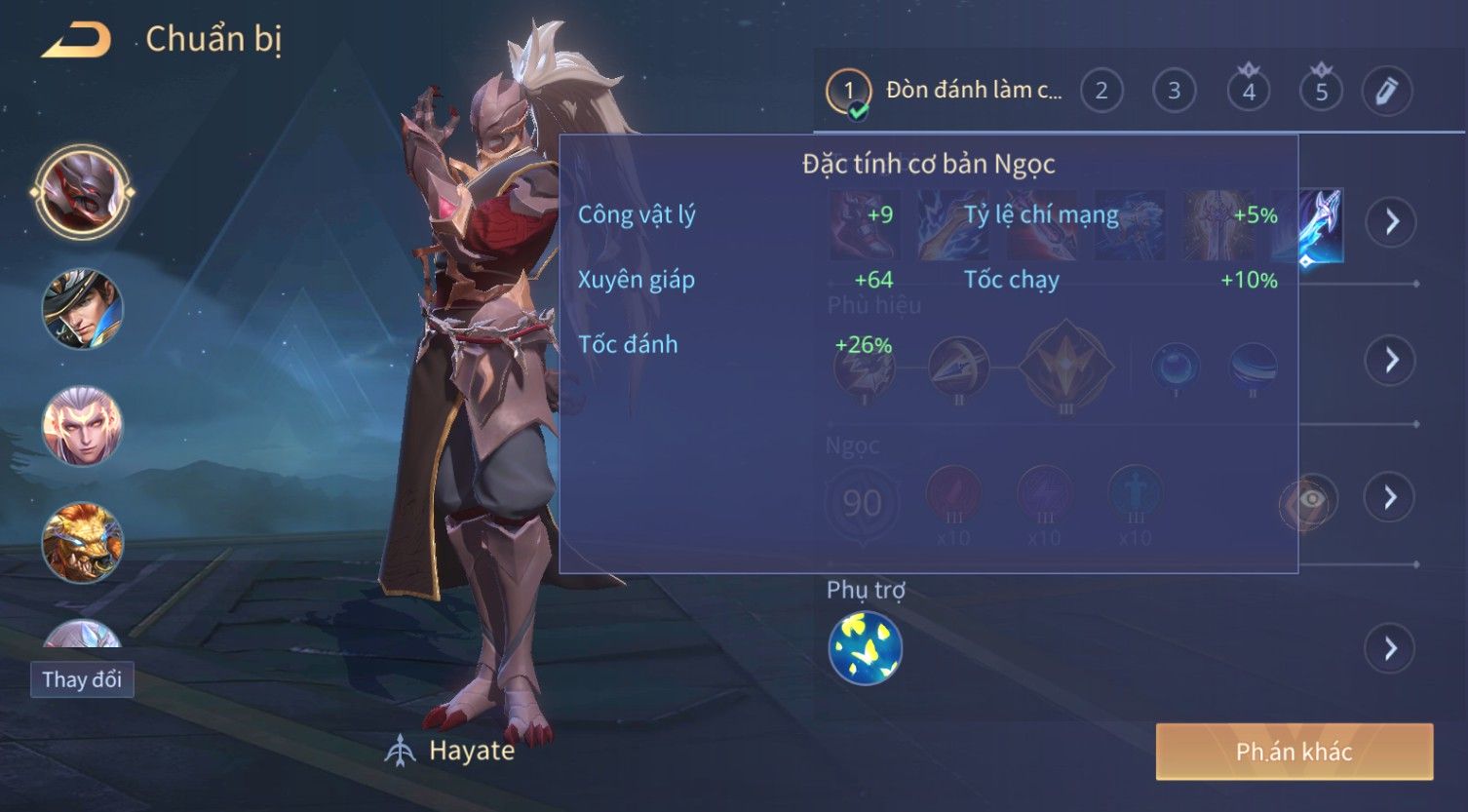Open locked preset slot 5

point(1321,91)
